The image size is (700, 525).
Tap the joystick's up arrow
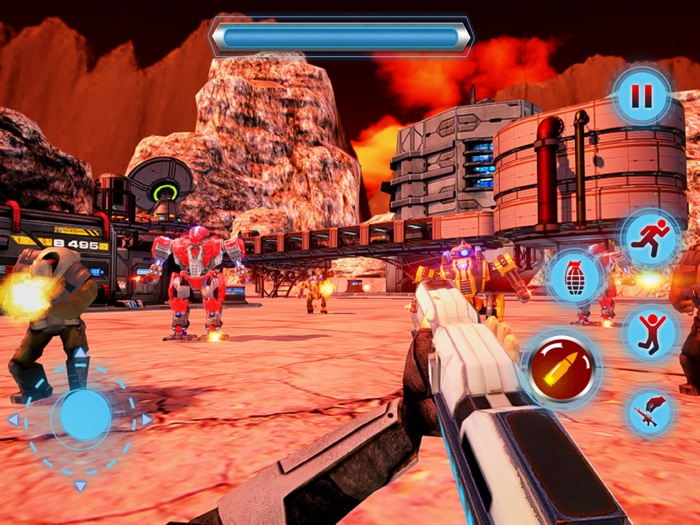click(x=81, y=354)
